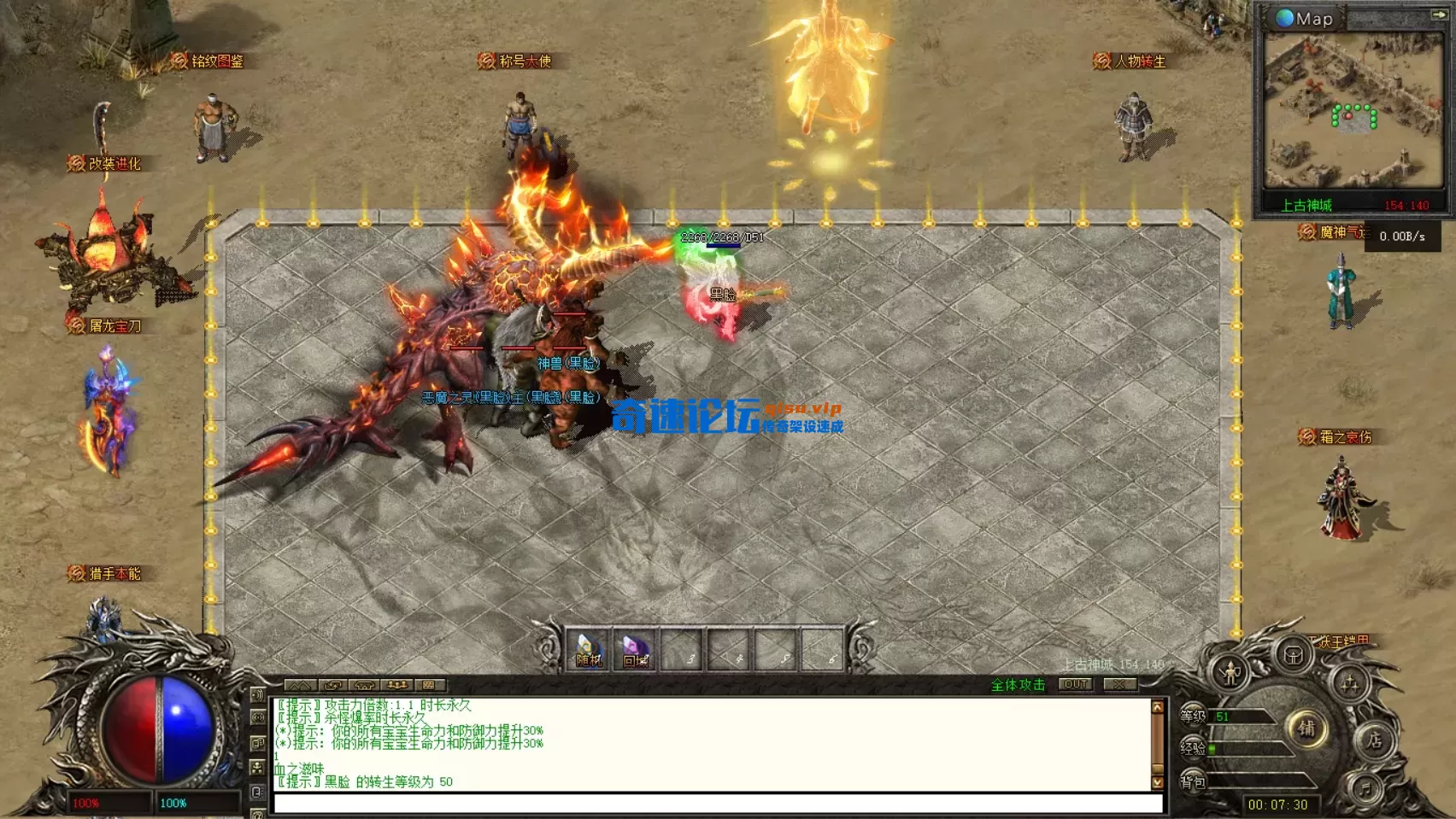Click the 背包 backpack label button
1456x819 pixels.
pyautogui.click(x=1193, y=781)
